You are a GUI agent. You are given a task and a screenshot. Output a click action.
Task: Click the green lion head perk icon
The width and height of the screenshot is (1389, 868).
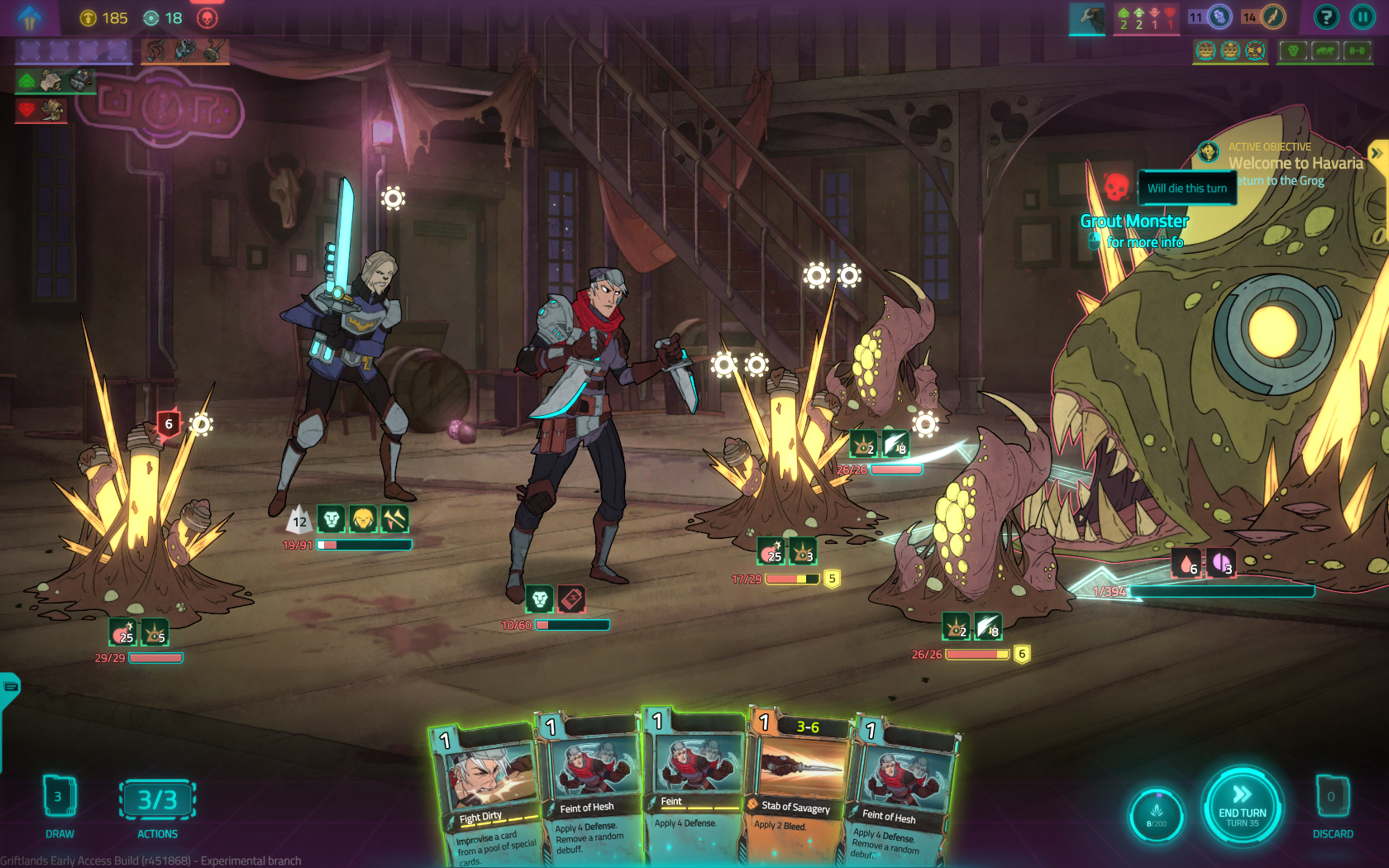[1293, 51]
